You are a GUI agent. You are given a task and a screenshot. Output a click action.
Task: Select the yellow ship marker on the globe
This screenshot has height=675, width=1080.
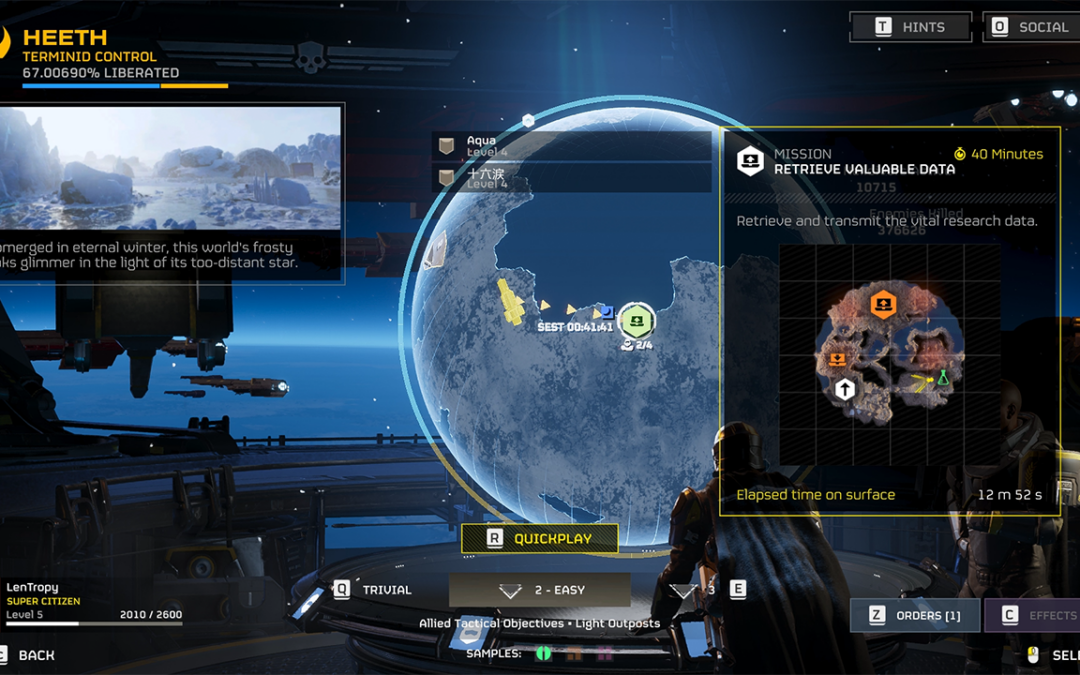point(512,303)
